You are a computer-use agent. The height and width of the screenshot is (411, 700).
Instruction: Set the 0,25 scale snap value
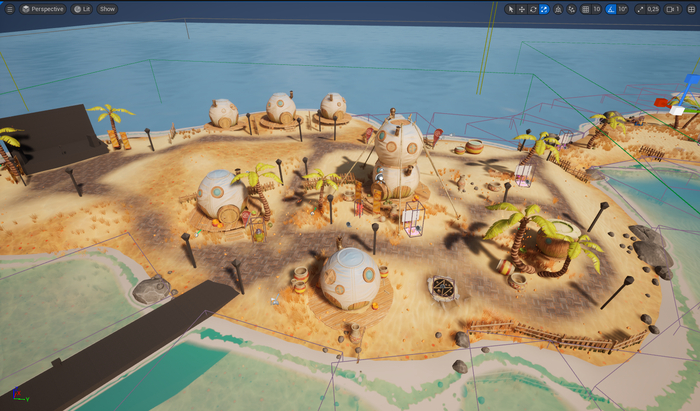pos(653,9)
